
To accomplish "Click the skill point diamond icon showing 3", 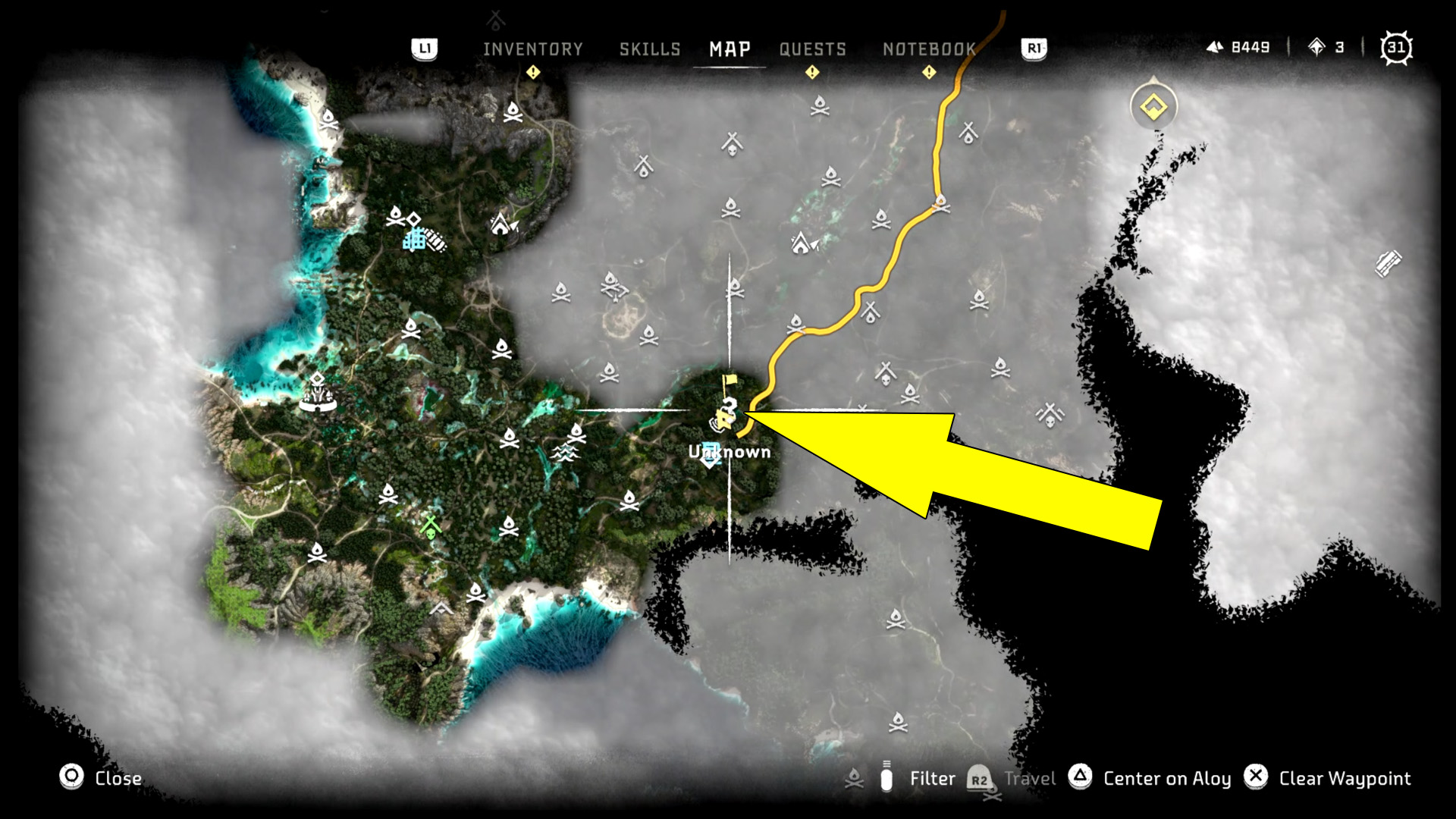I will (1316, 47).
